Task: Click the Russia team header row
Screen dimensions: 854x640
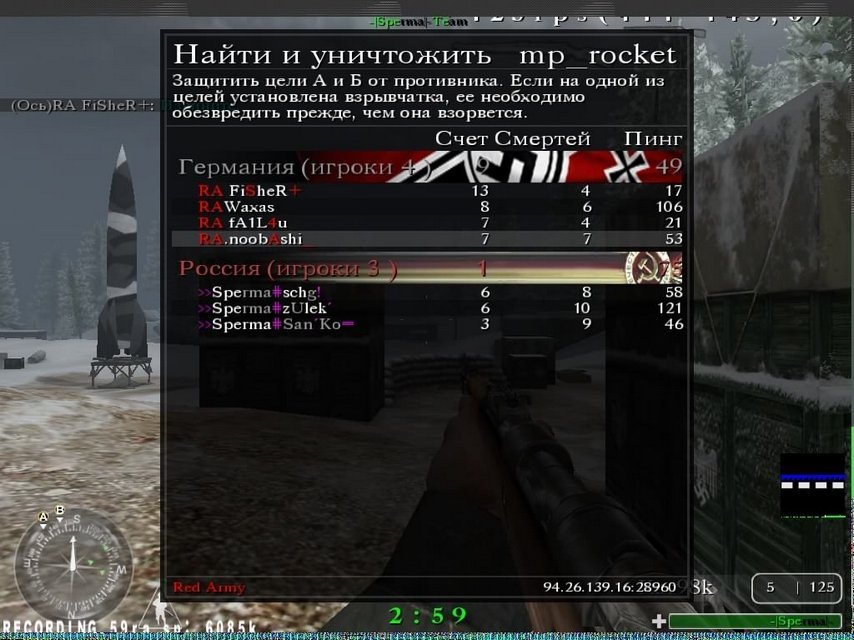Action: pyautogui.click(x=430, y=268)
